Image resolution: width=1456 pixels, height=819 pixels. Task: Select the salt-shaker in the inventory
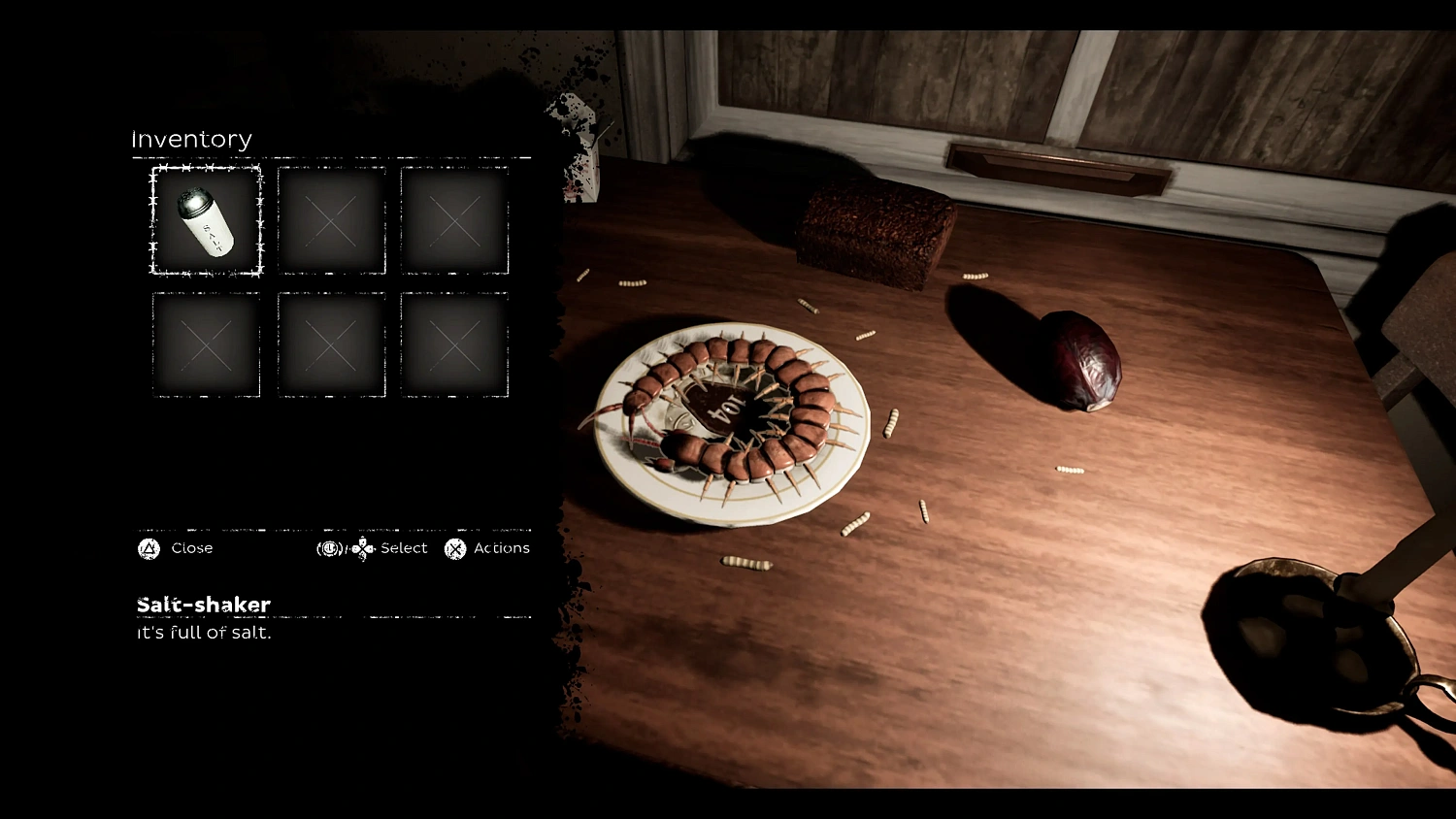[204, 219]
